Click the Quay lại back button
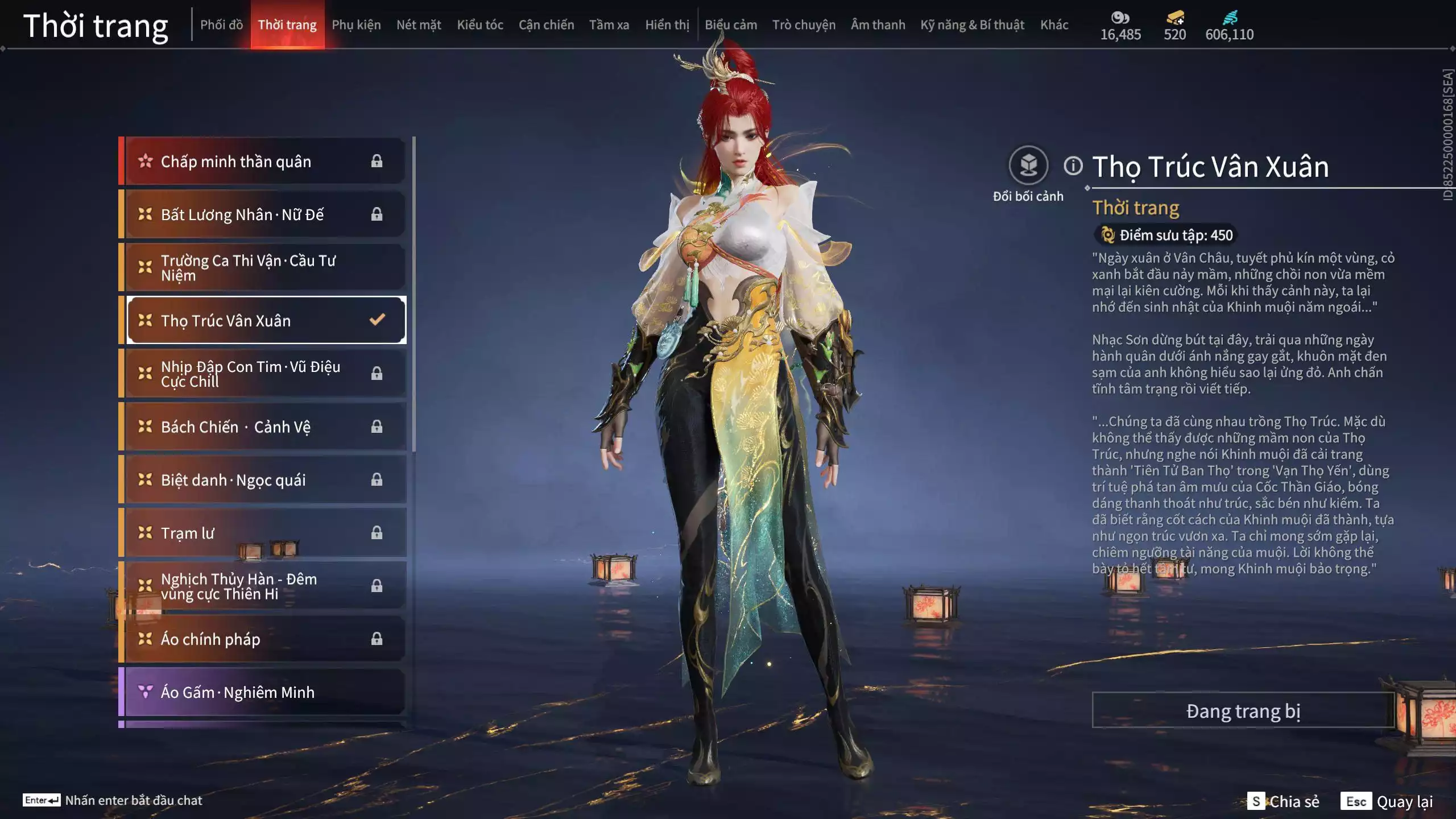 [1387, 801]
